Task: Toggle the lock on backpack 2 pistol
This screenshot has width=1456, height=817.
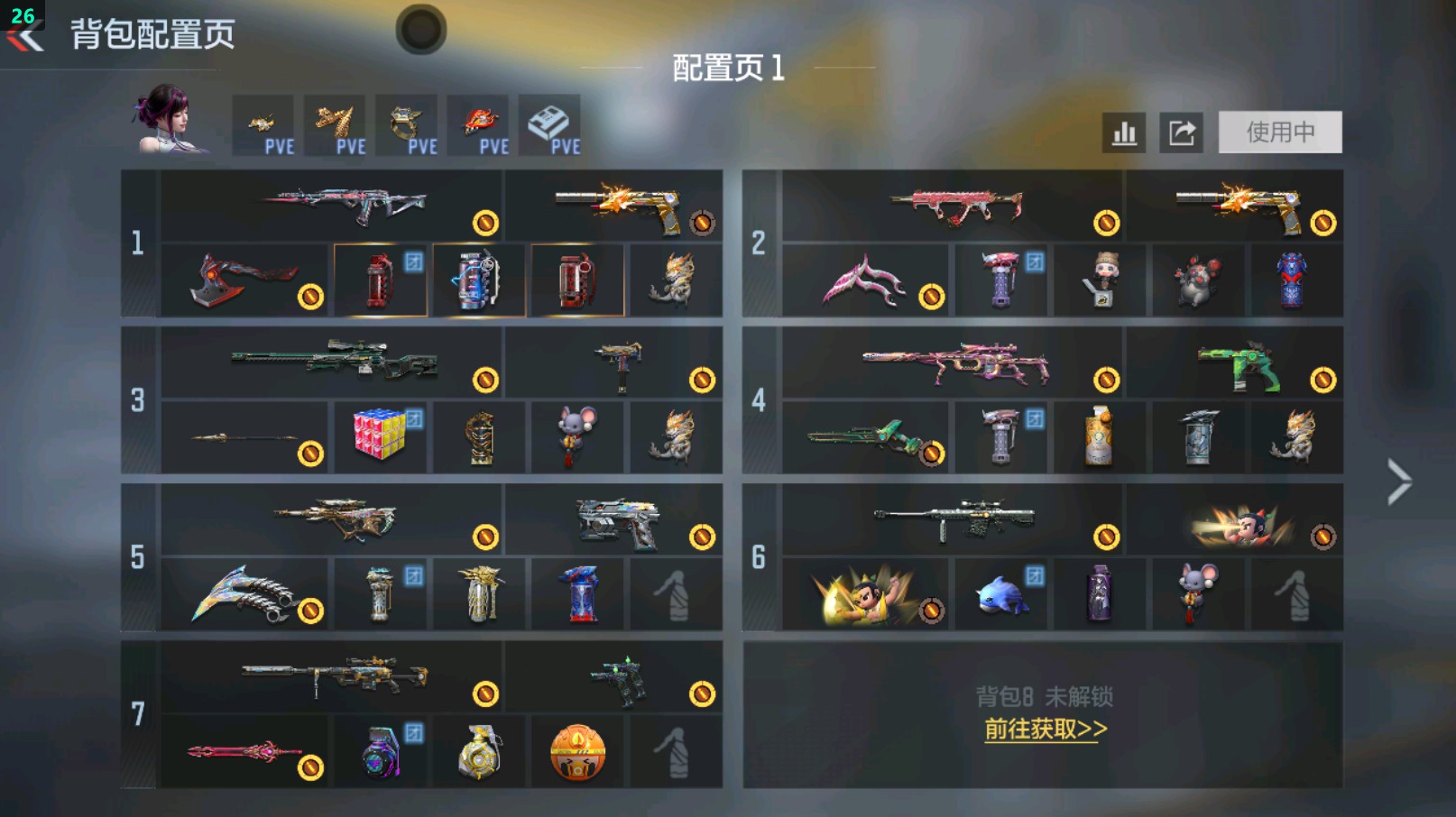Action: pyautogui.click(x=1320, y=223)
